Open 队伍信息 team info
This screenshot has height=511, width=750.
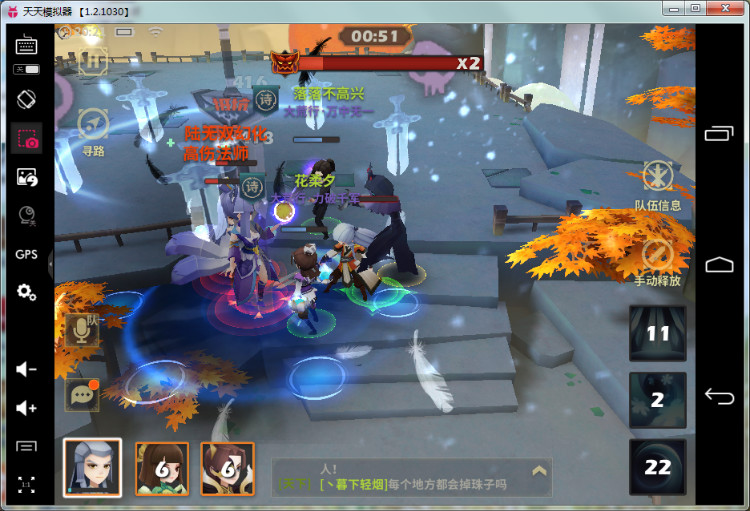(x=658, y=177)
